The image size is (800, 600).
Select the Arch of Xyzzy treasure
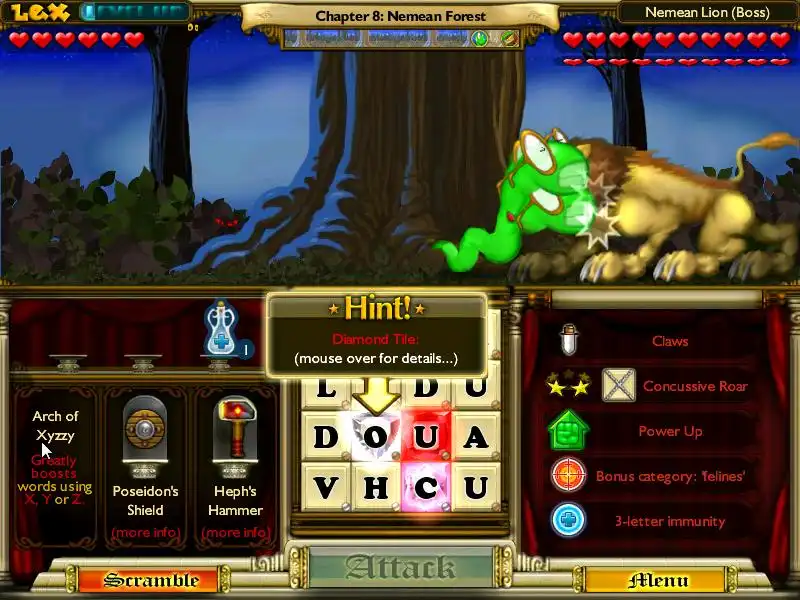[55, 426]
